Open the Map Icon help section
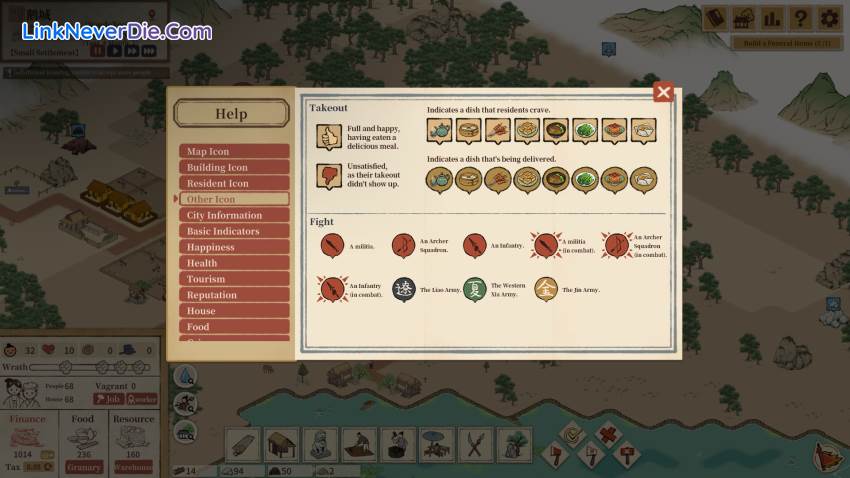The image size is (850, 478). pyautogui.click(x=234, y=152)
